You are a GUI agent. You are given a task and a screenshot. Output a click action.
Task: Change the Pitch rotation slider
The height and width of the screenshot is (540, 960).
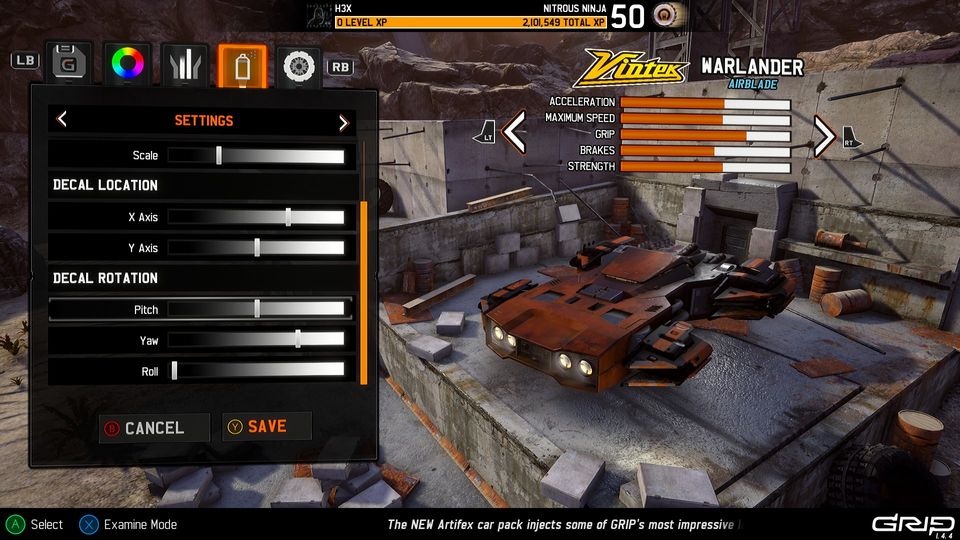point(256,309)
